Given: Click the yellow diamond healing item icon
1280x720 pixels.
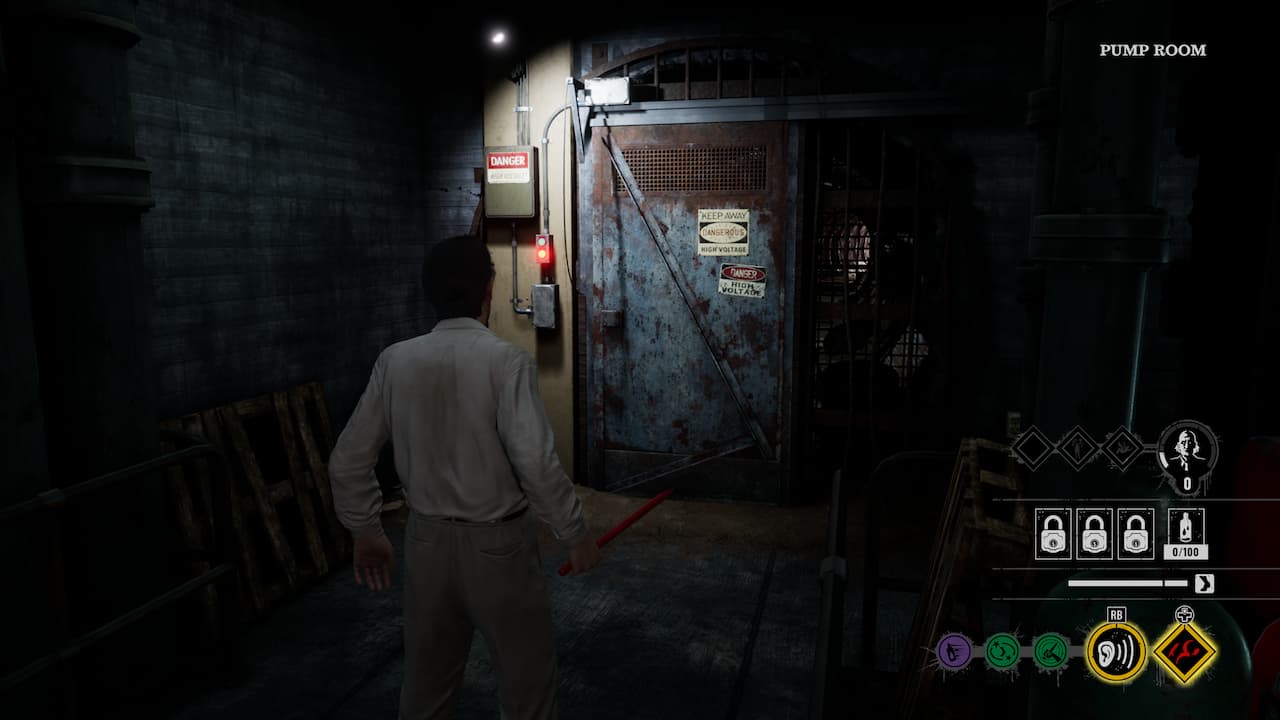Looking at the screenshot, I should pos(1185,653).
